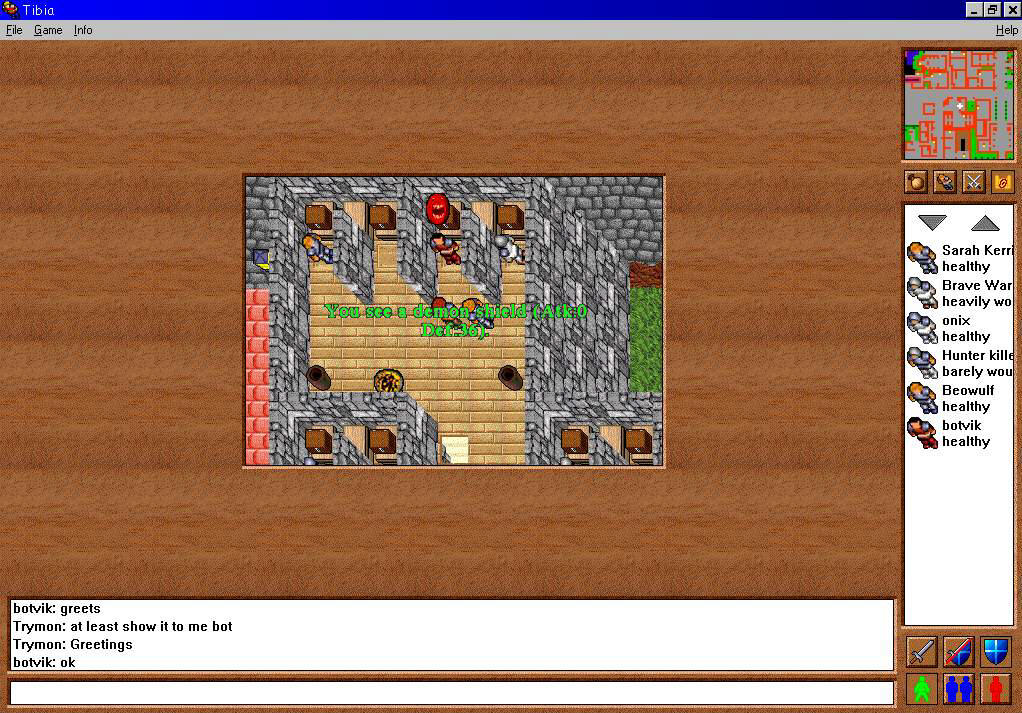Open the Game menu
Screen dimensions: 1022x713
point(48,30)
